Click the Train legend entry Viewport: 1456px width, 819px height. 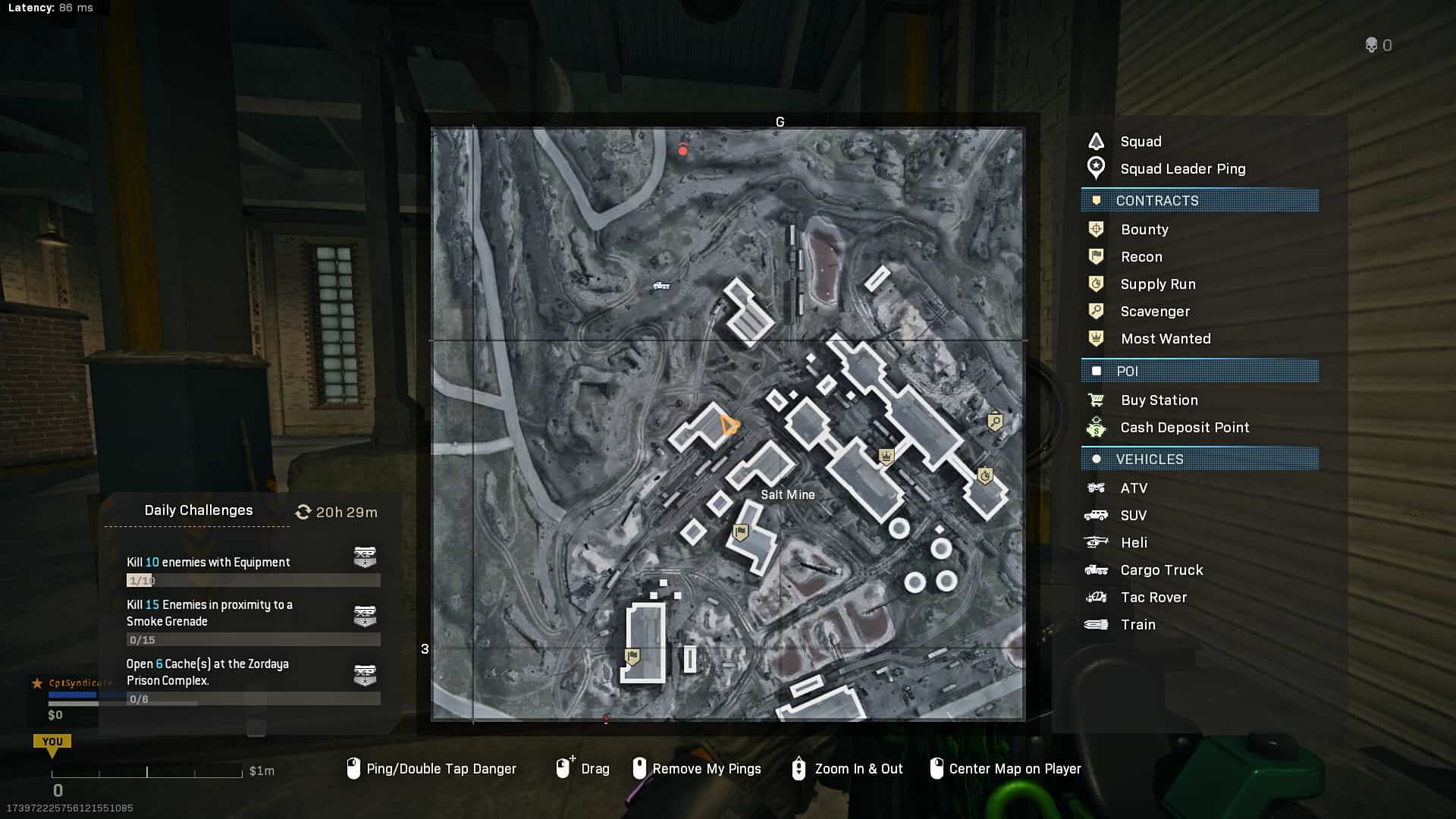(1137, 625)
